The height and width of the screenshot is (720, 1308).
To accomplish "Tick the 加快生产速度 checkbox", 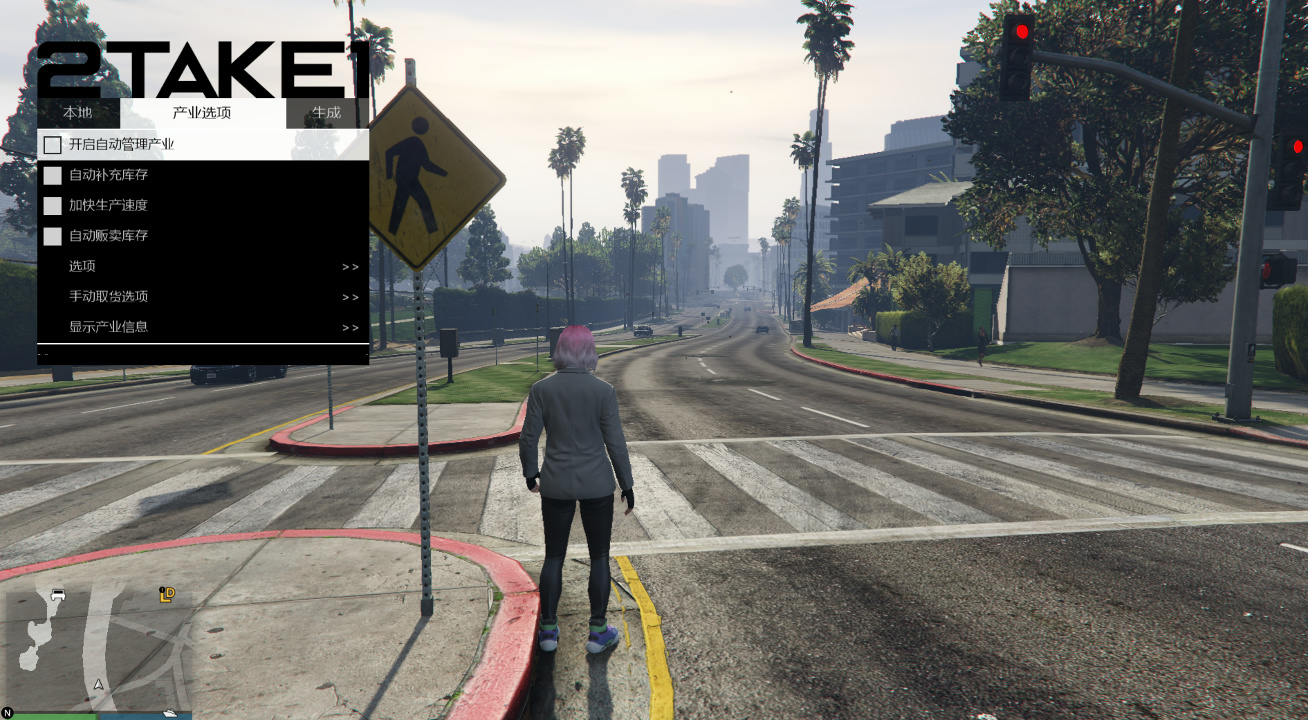I will click(x=53, y=206).
